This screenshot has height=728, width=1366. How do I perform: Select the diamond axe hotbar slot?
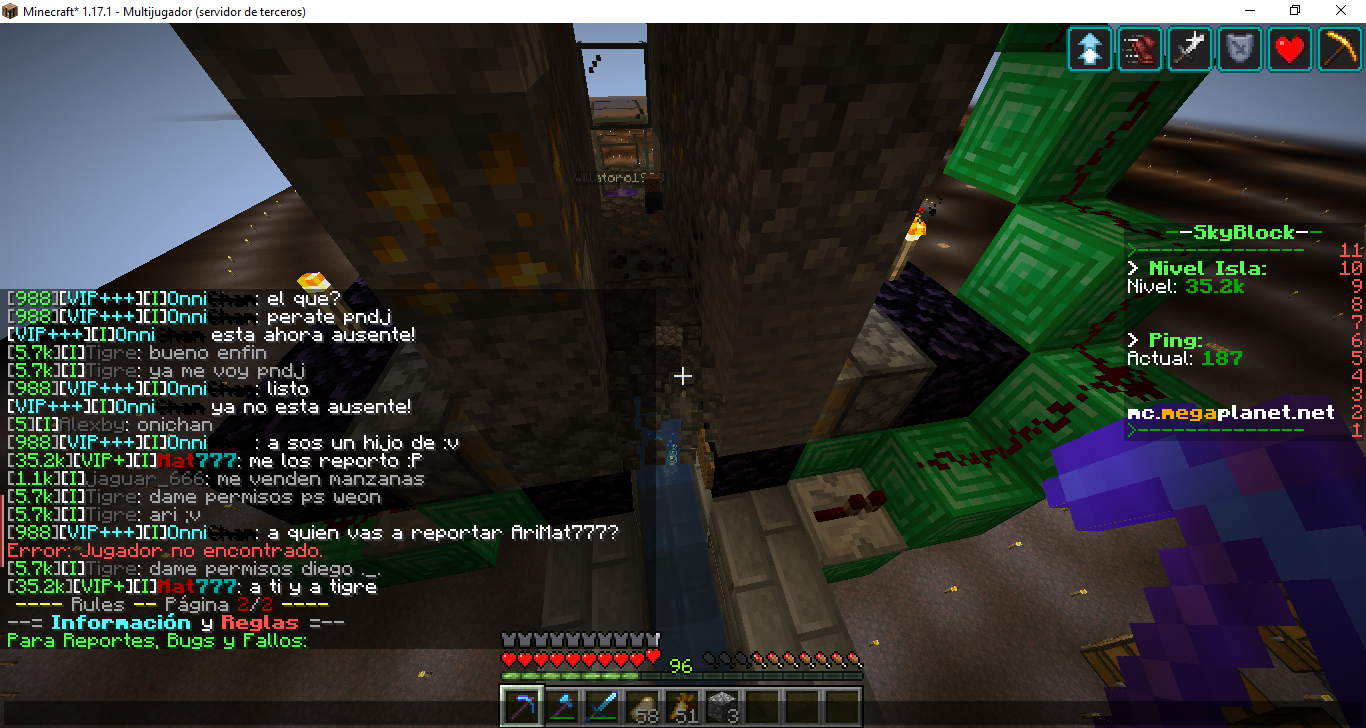(560, 706)
